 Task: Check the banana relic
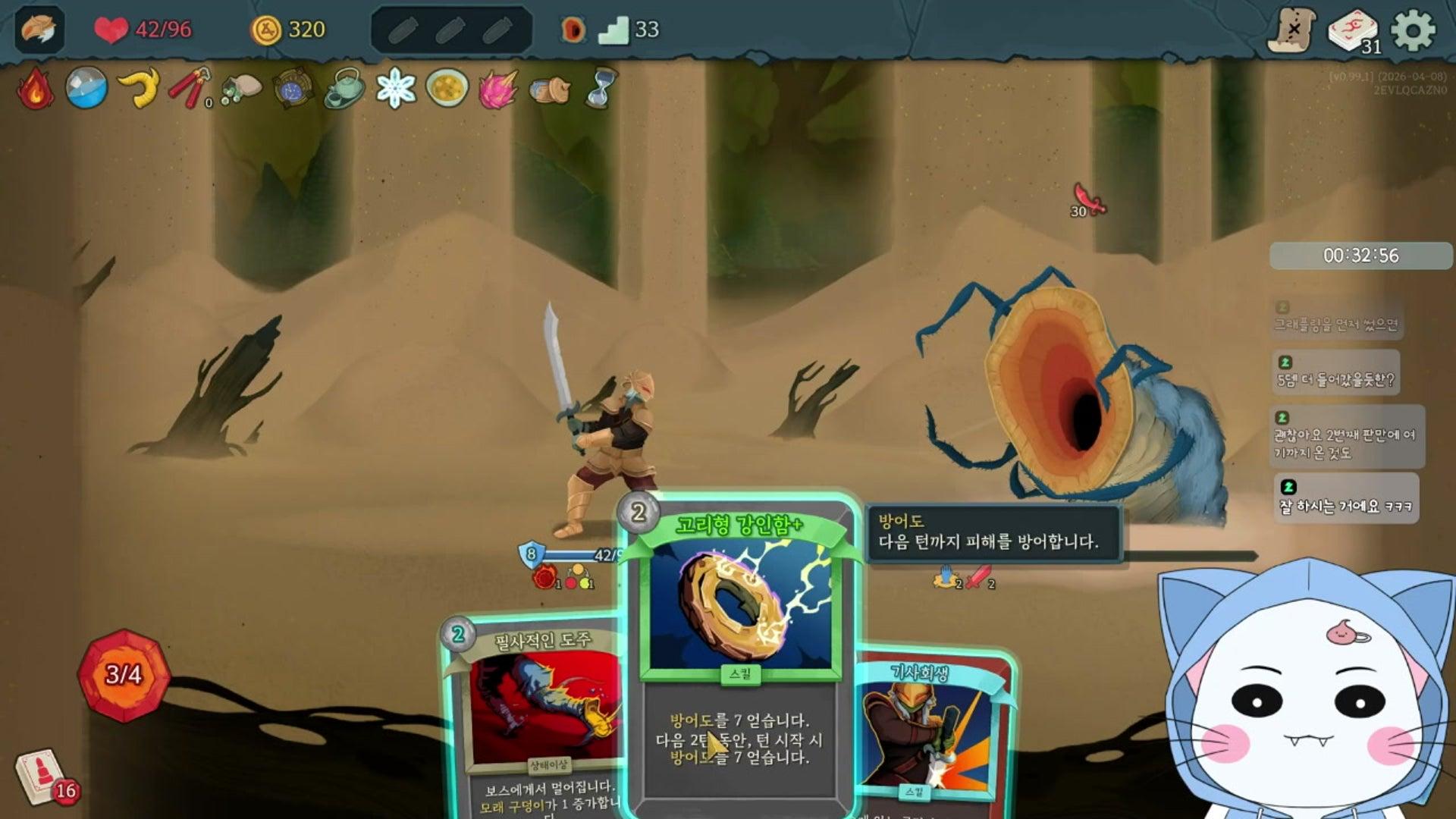pos(140,89)
